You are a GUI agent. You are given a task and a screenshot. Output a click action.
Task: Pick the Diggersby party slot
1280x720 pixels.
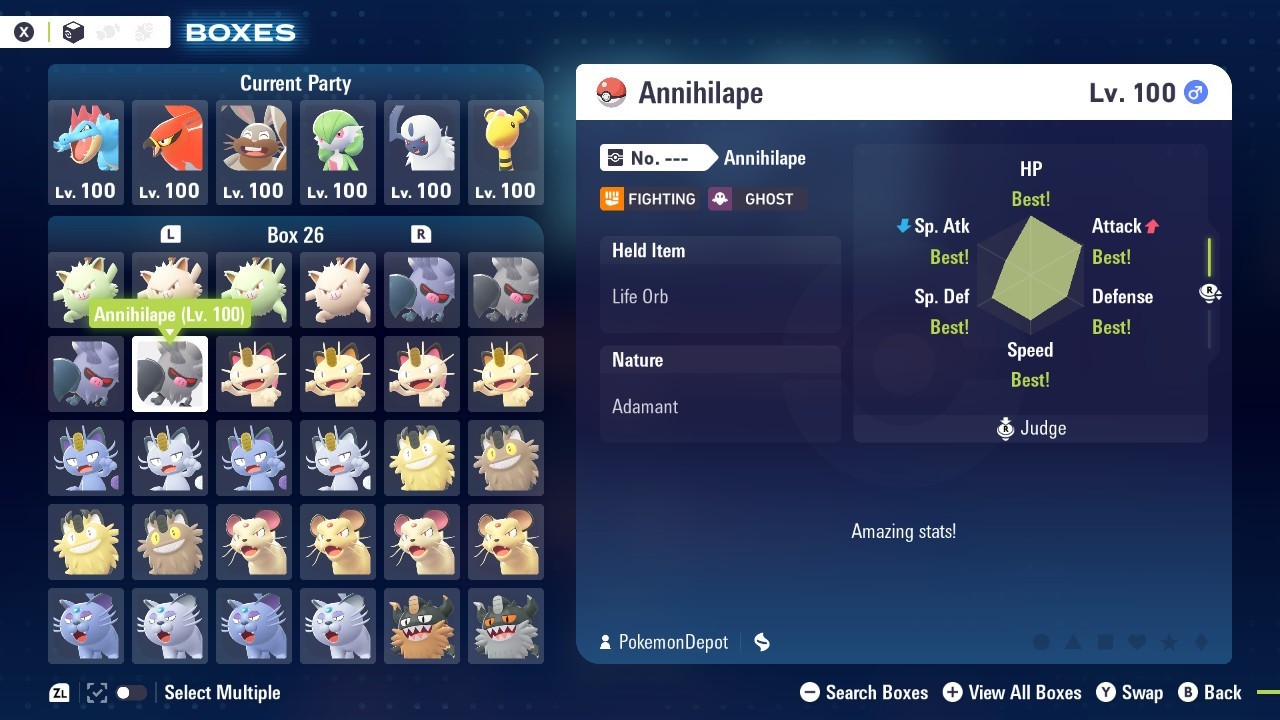254,152
